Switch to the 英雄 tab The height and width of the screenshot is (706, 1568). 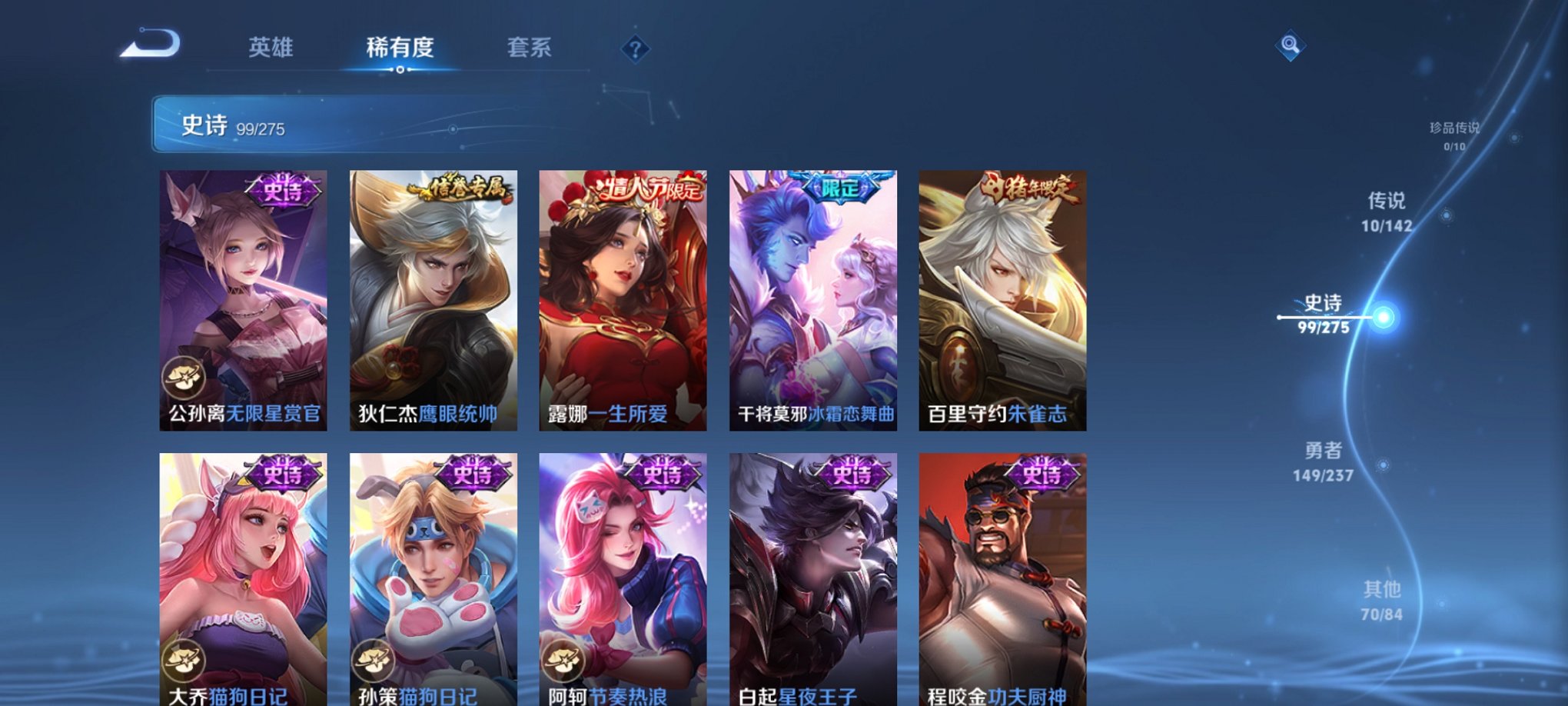pos(271,48)
